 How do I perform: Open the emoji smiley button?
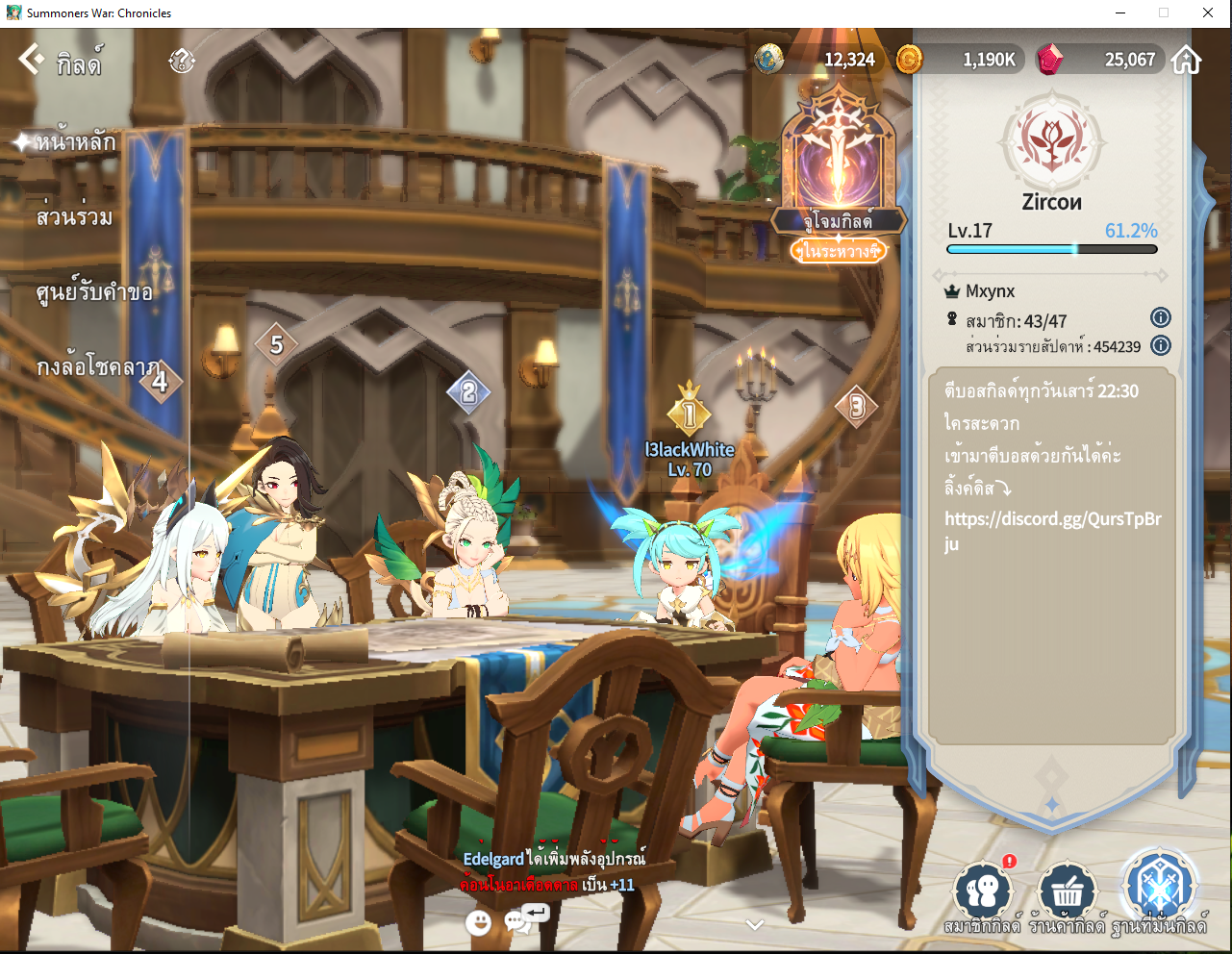point(478,923)
